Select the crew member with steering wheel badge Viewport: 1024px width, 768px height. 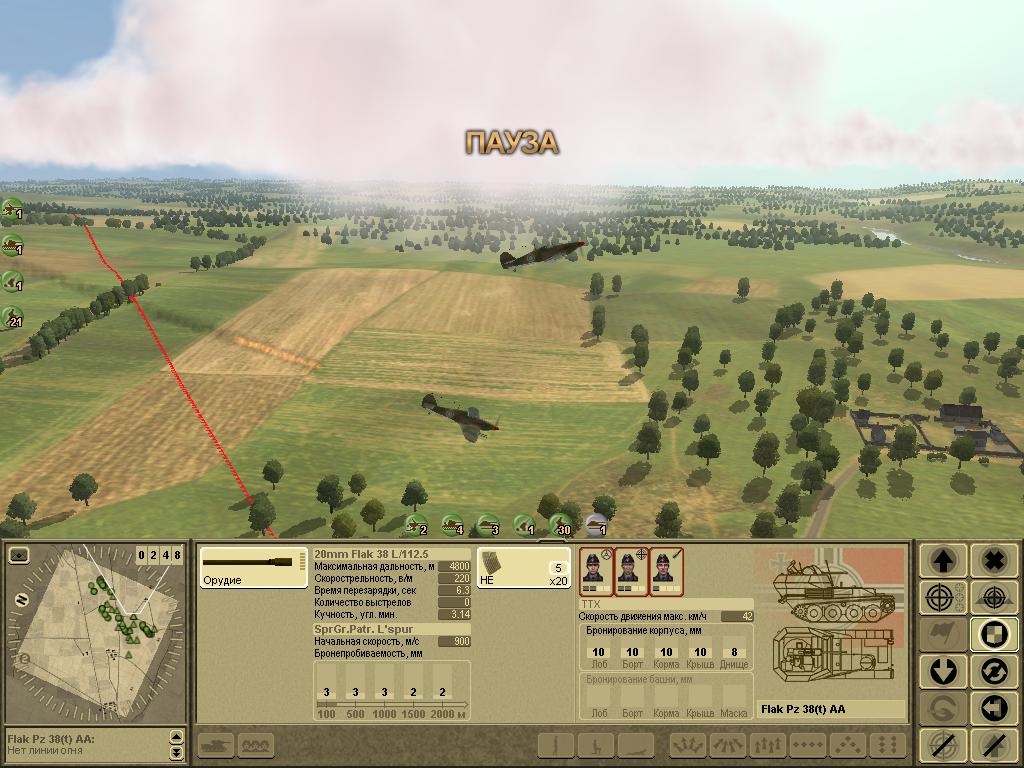tap(594, 571)
